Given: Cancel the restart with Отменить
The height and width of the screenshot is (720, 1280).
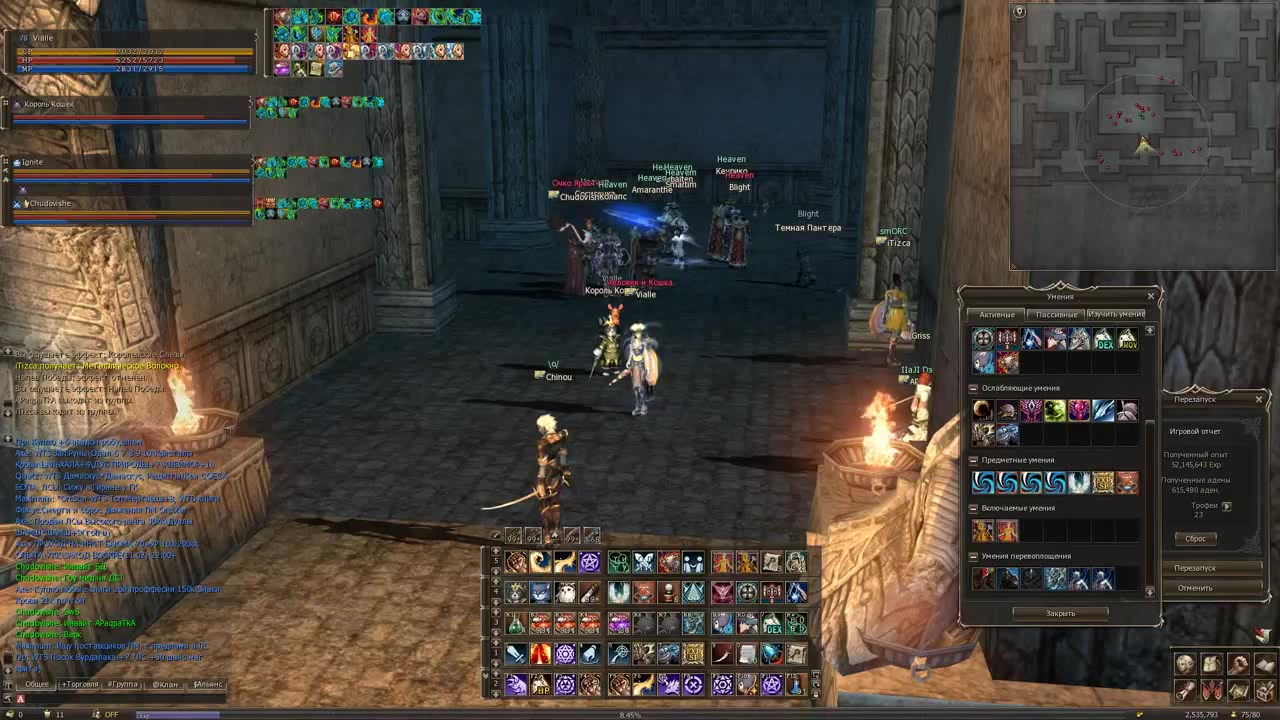Looking at the screenshot, I should tap(1195, 588).
